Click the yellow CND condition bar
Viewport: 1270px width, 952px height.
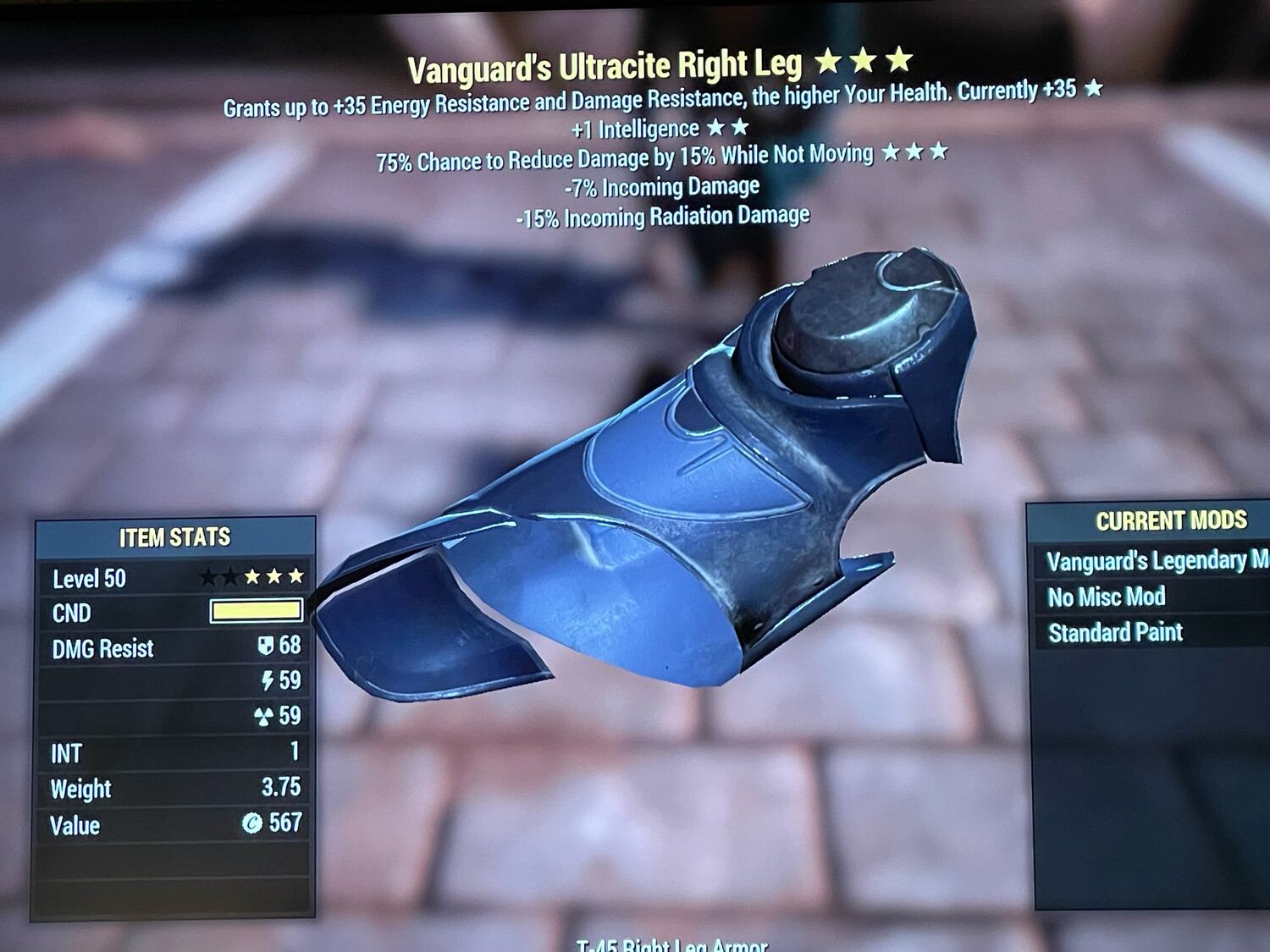coord(258,611)
